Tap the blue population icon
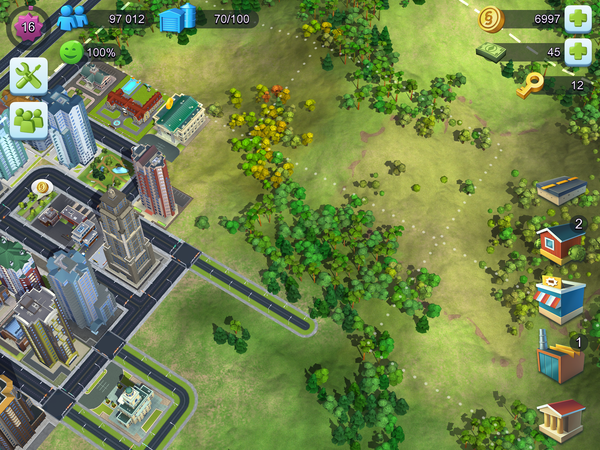600x450 pixels. (72, 18)
